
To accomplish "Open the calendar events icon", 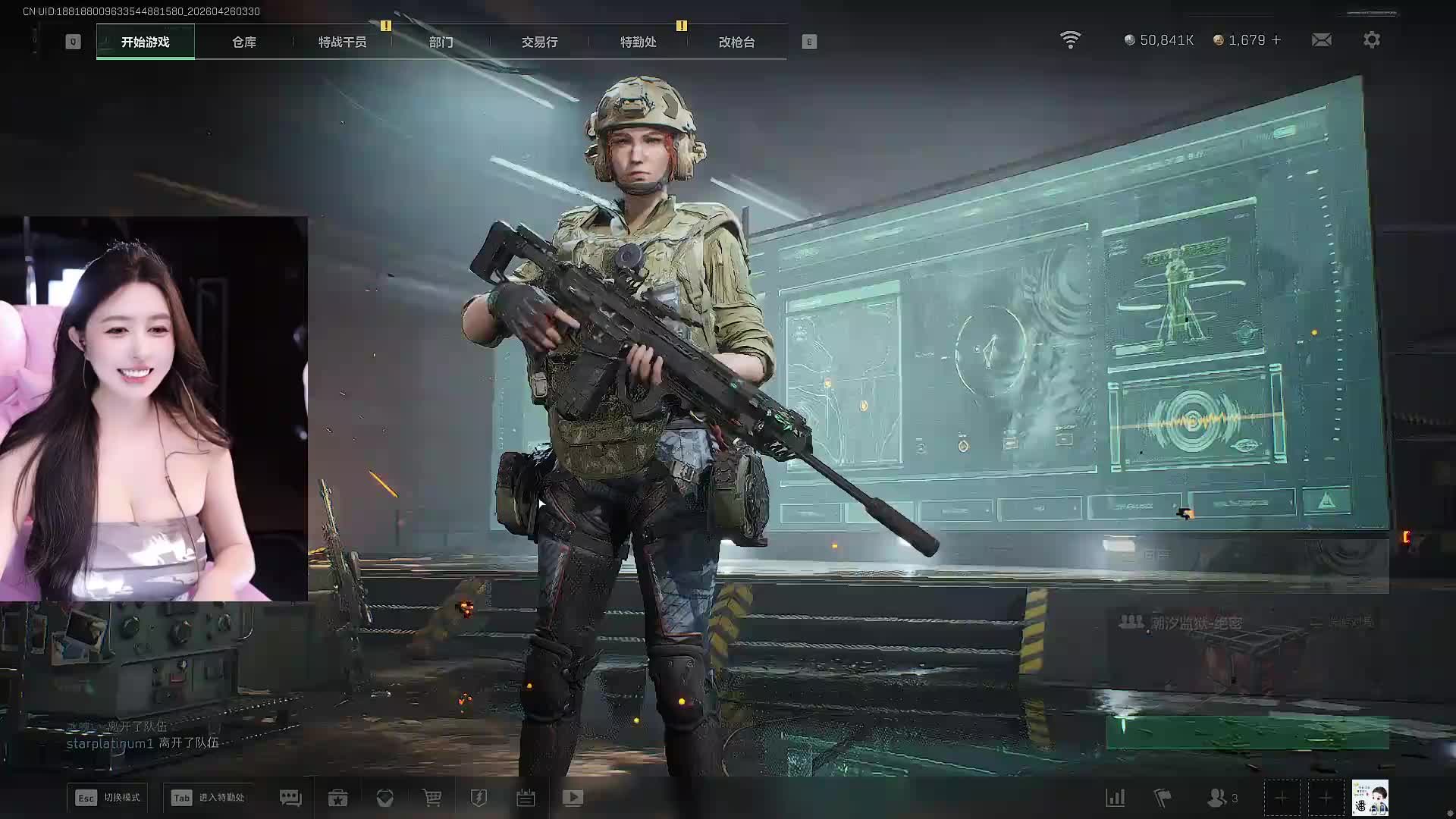I will tap(526, 798).
